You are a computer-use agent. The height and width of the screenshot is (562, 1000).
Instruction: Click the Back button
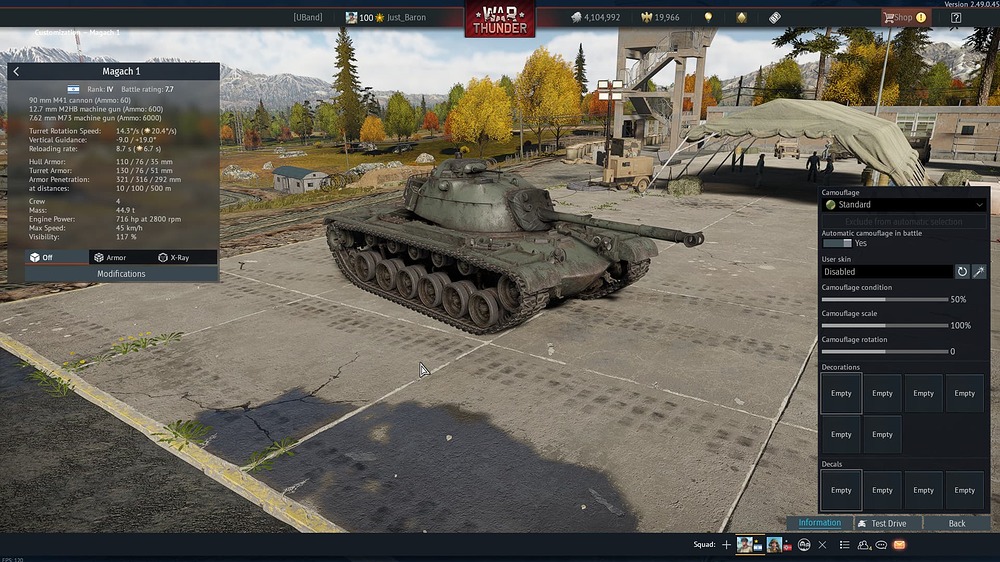click(957, 523)
